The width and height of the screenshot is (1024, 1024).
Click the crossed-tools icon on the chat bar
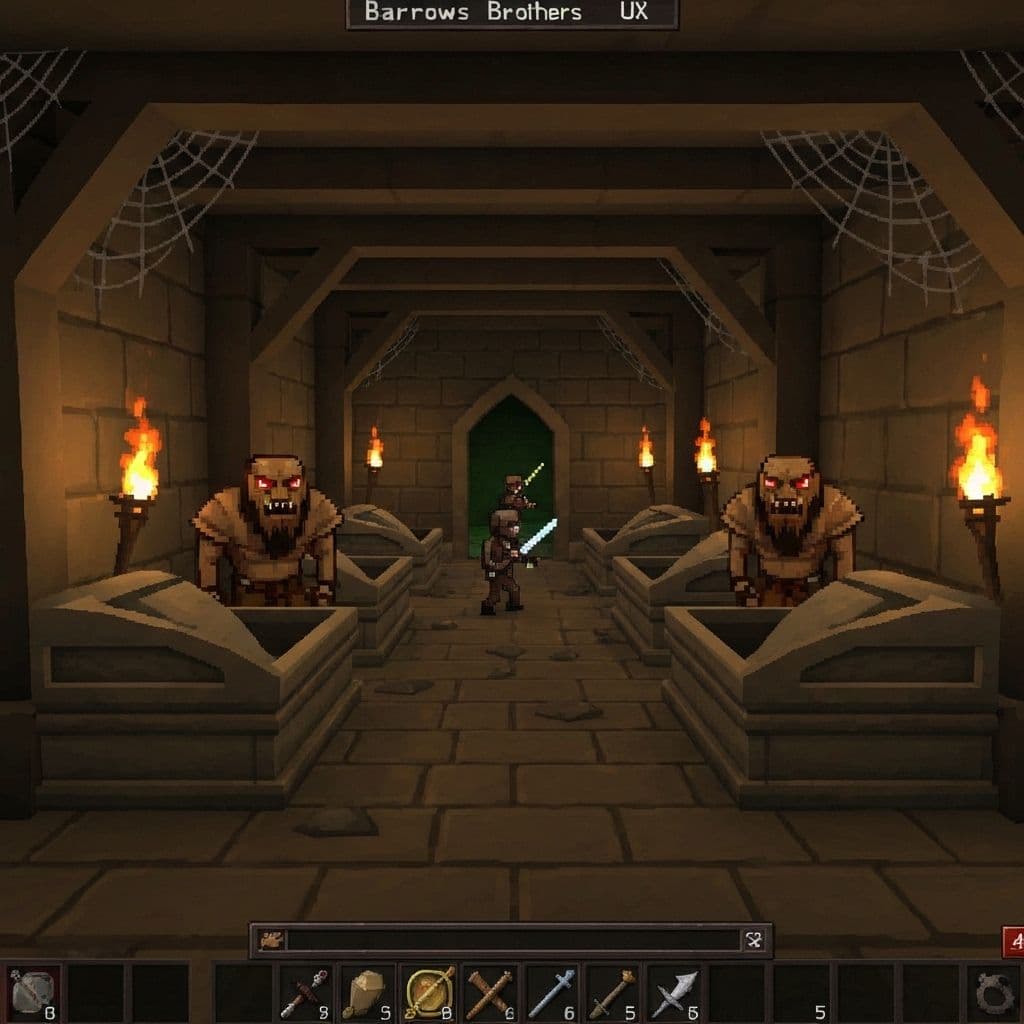pyautogui.click(x=754, y=940)
